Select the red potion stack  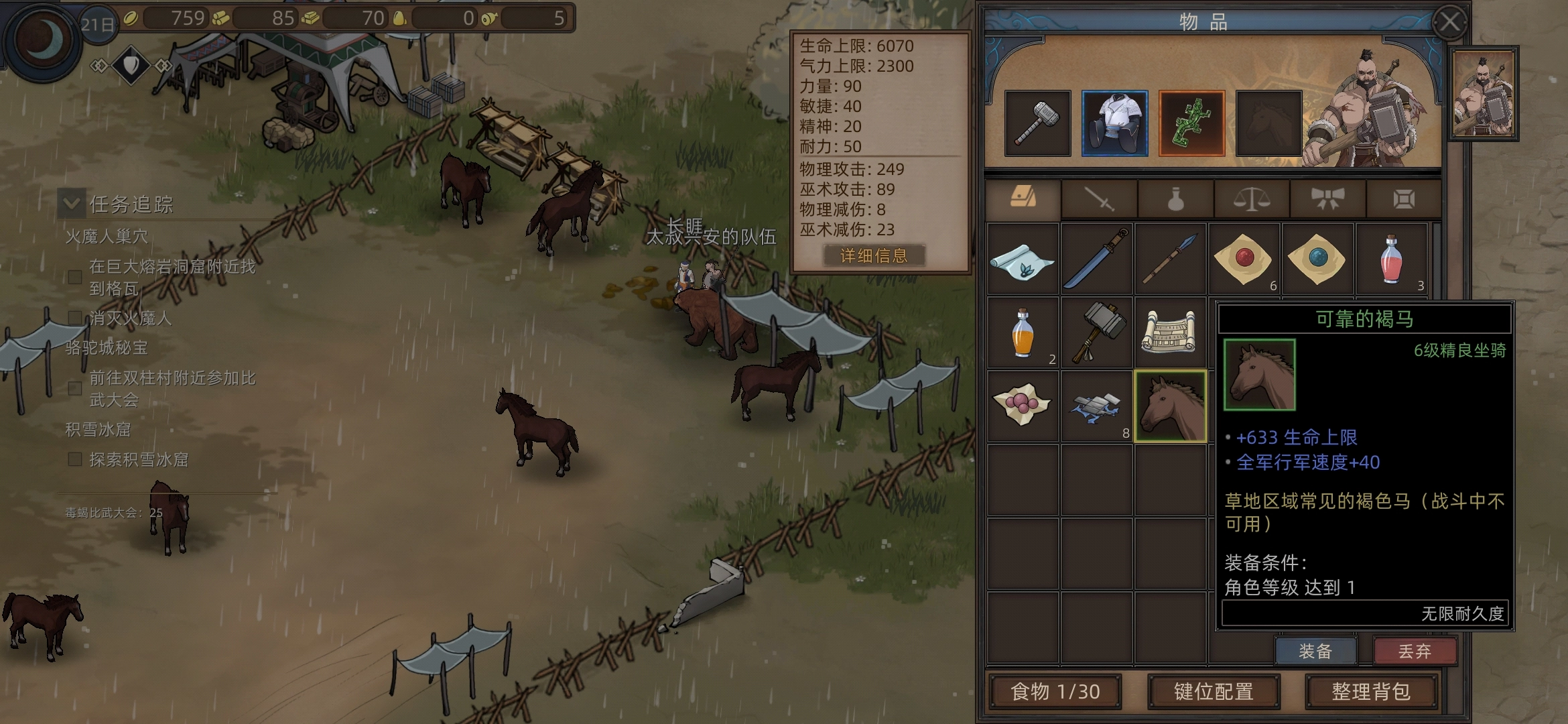coord(1391,259)
